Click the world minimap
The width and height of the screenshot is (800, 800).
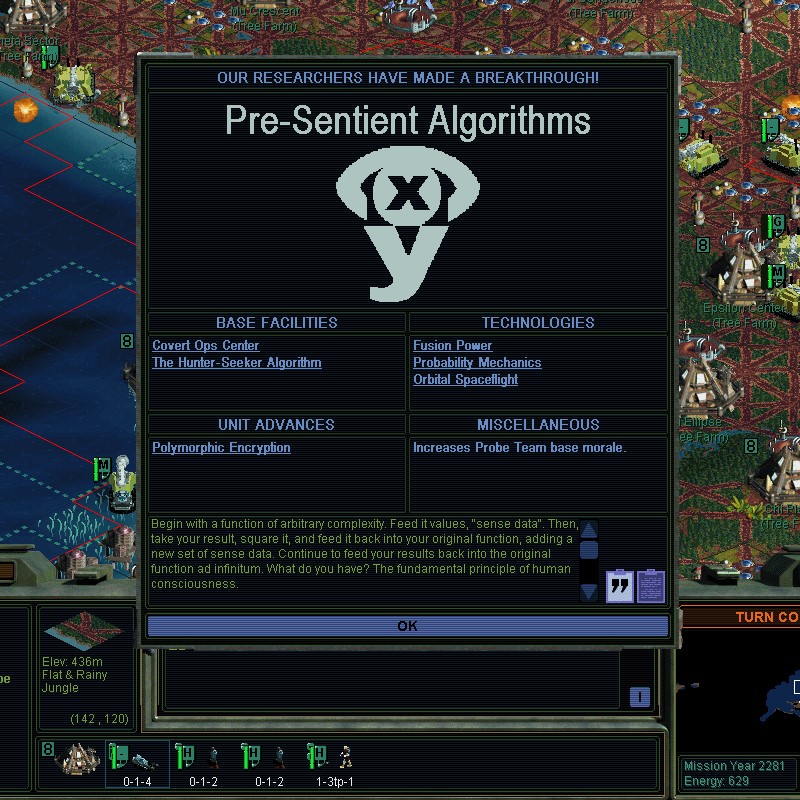[760, 700]
